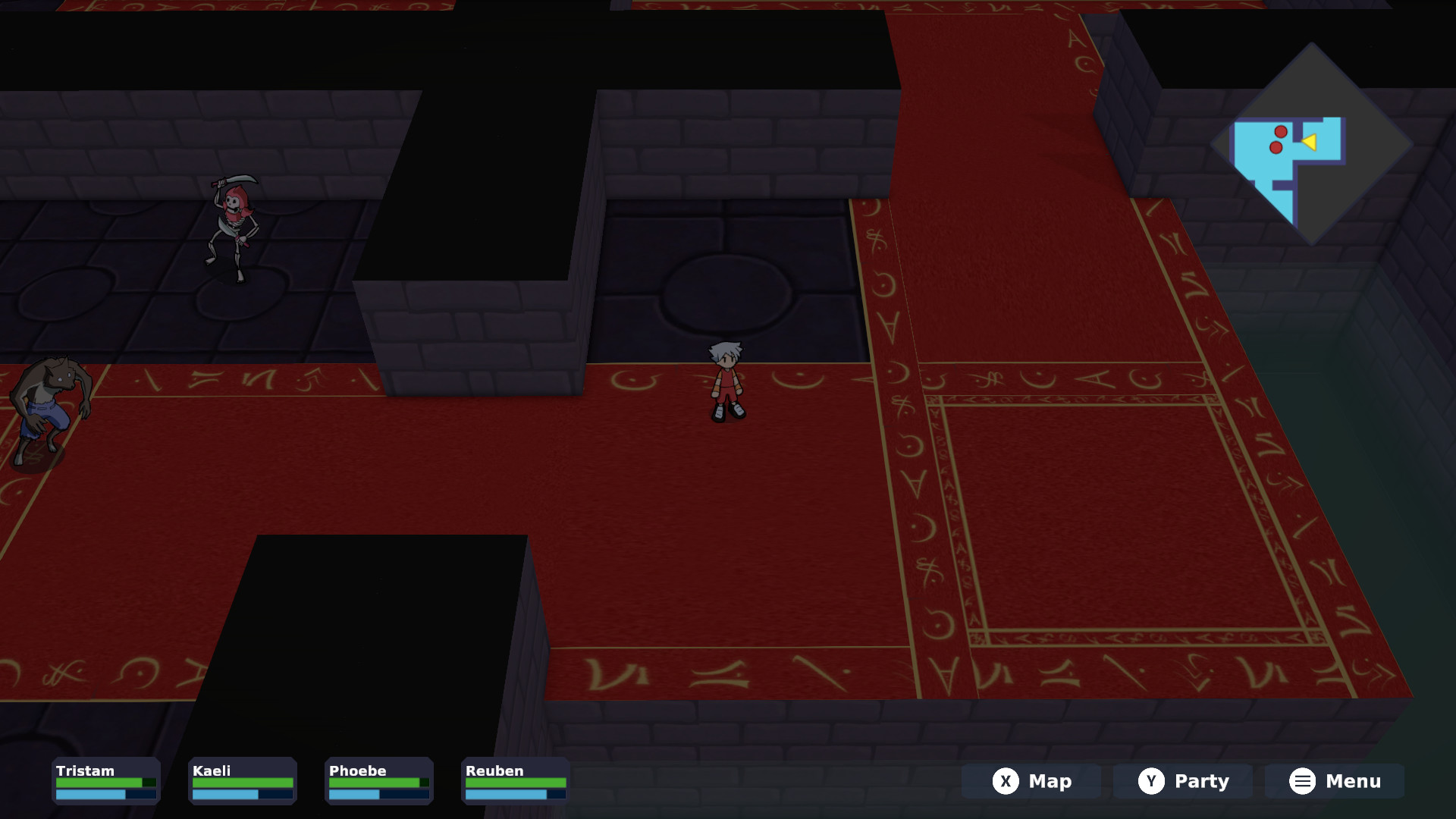
Task: Switch to the Map view
Action: click(x=1031, y=780)
